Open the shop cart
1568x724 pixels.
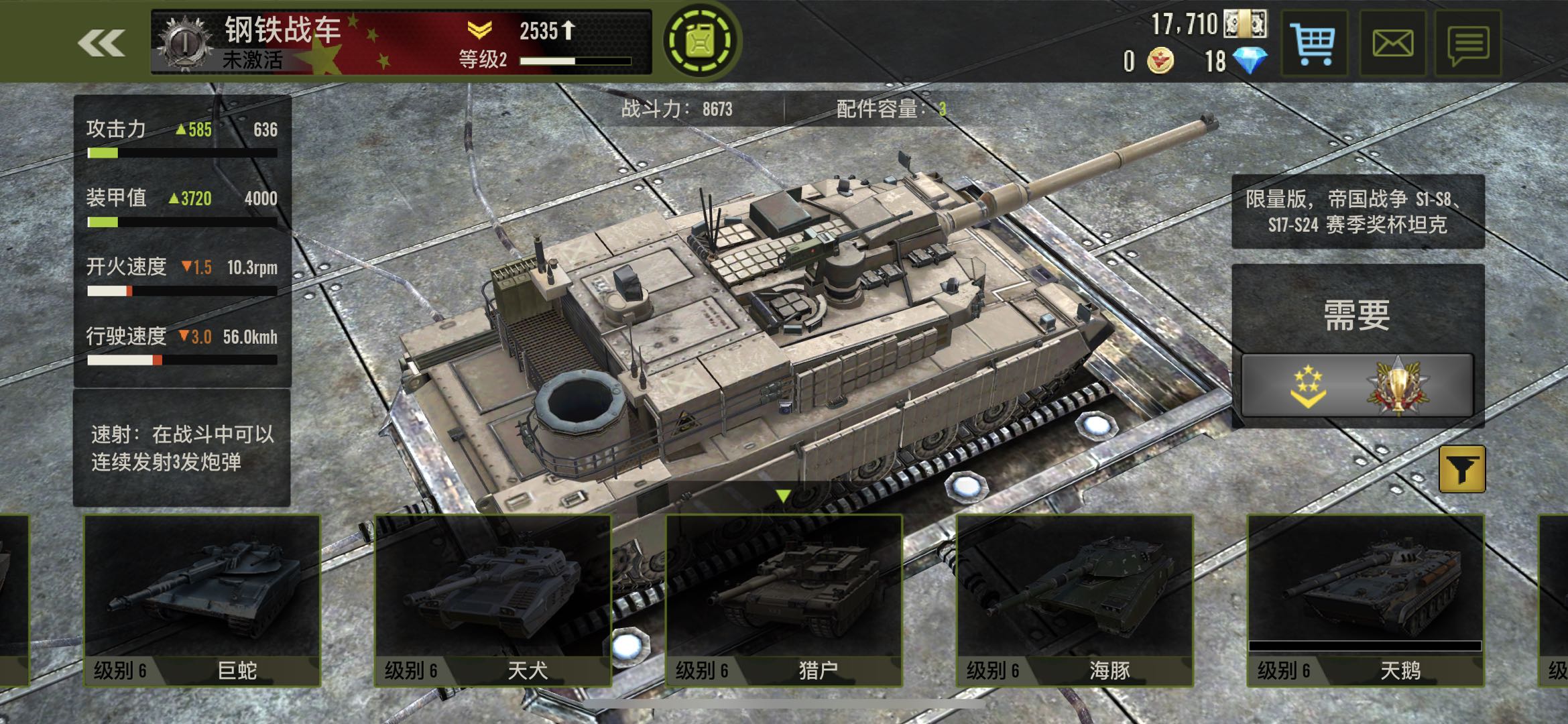[x=1314, y=44]
